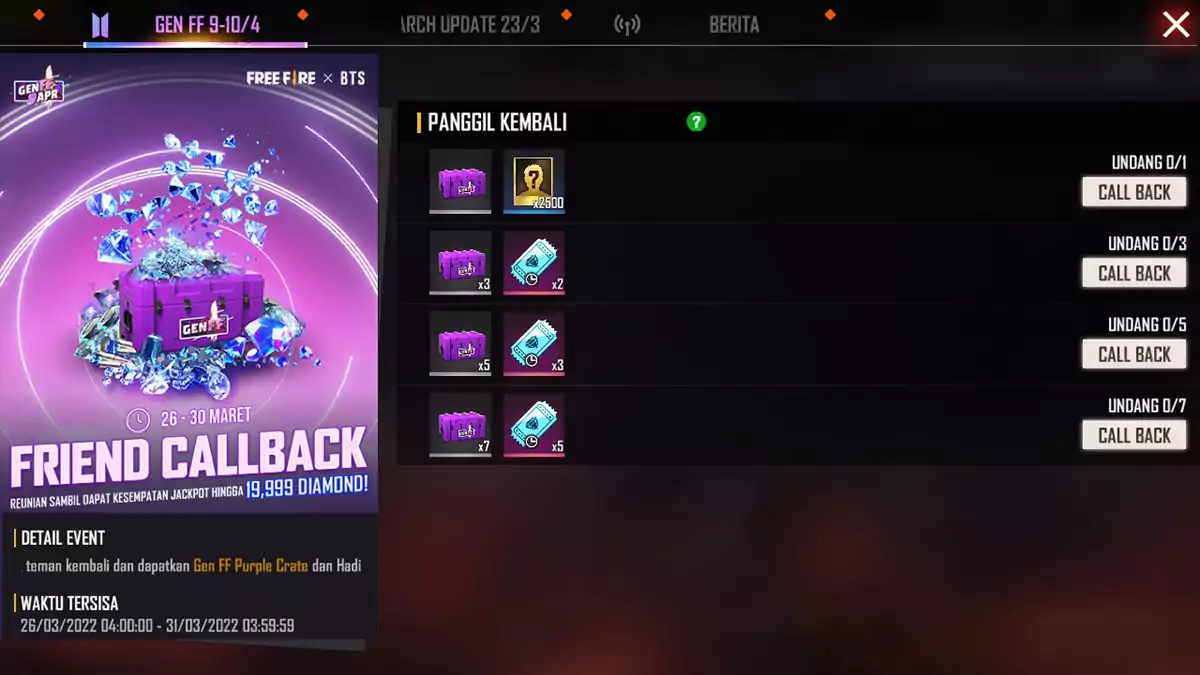Image resolution: width=1200 pixels, height=675 pixels.
Task: View the diamond voucher x3 reward
Action: 534,344
